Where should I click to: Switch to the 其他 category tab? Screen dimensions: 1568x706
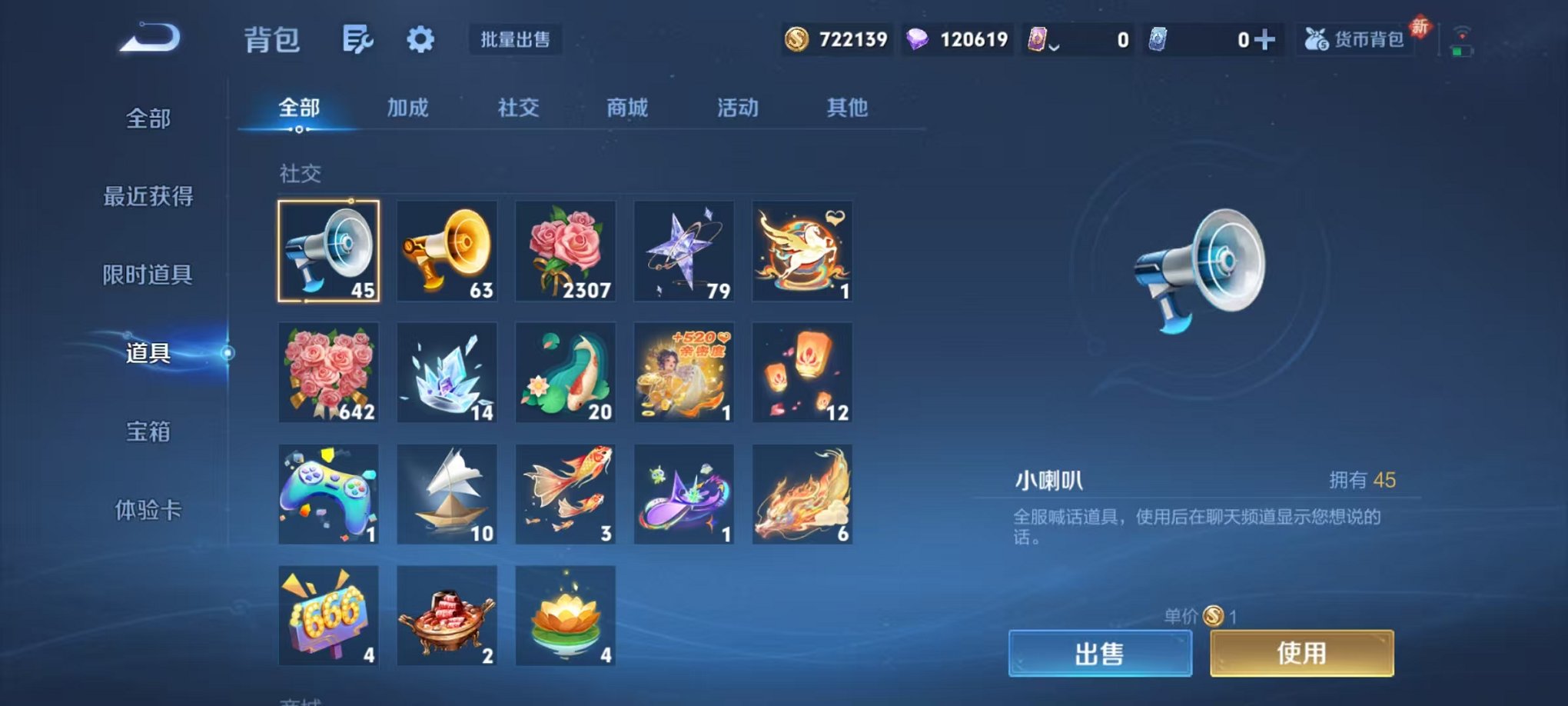[847, 108]
